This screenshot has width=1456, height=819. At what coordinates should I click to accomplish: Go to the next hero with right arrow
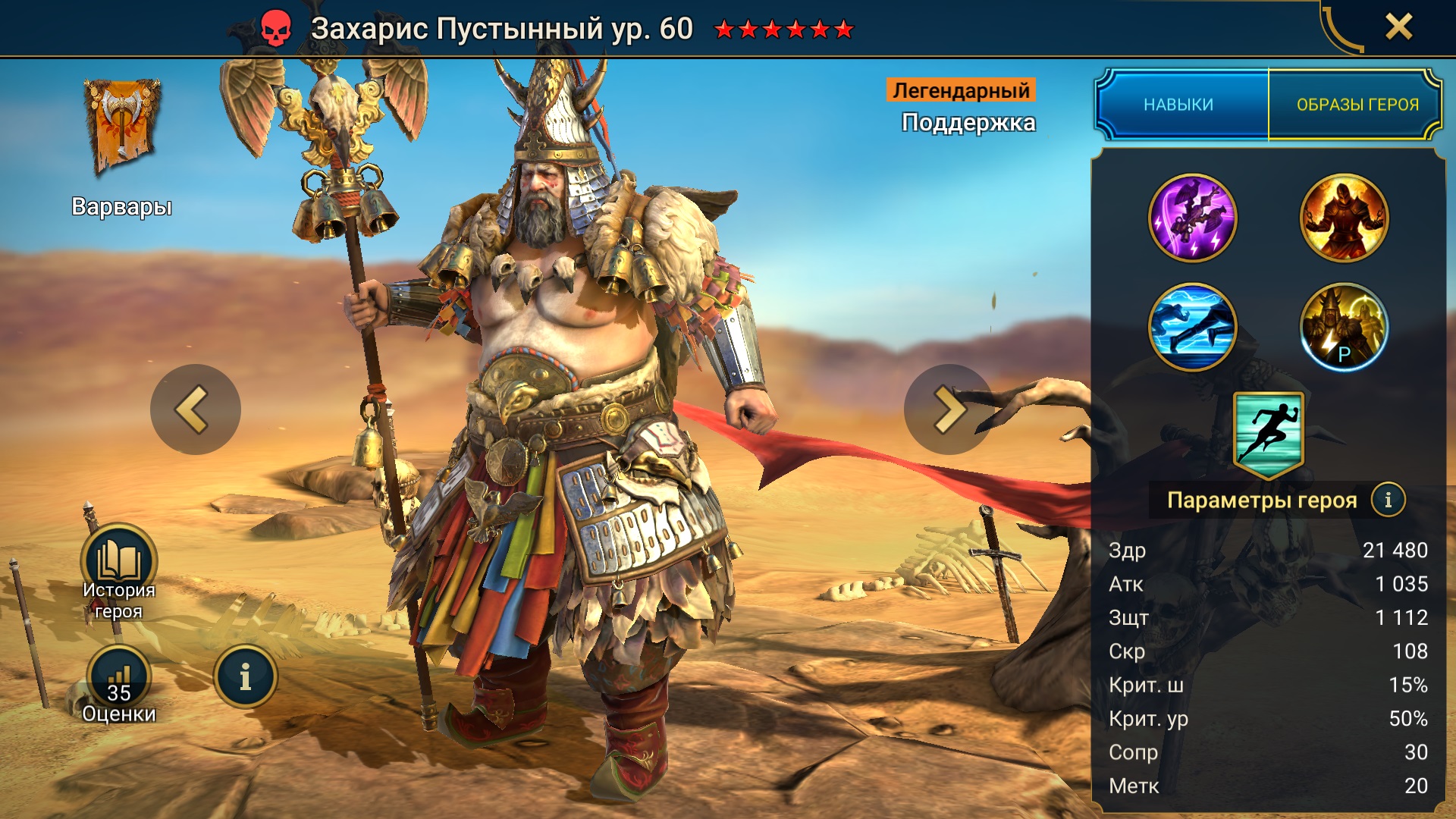pyautogui.click(x=948, y=409)
